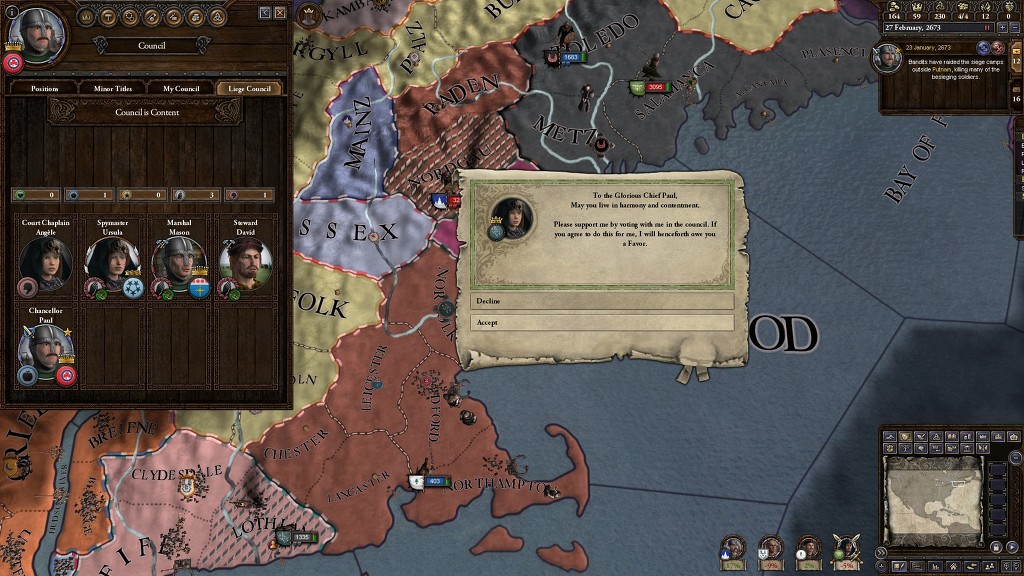Decline the council vote favor request
This screenshot has width=1024, height=576.
coord(602,301)
